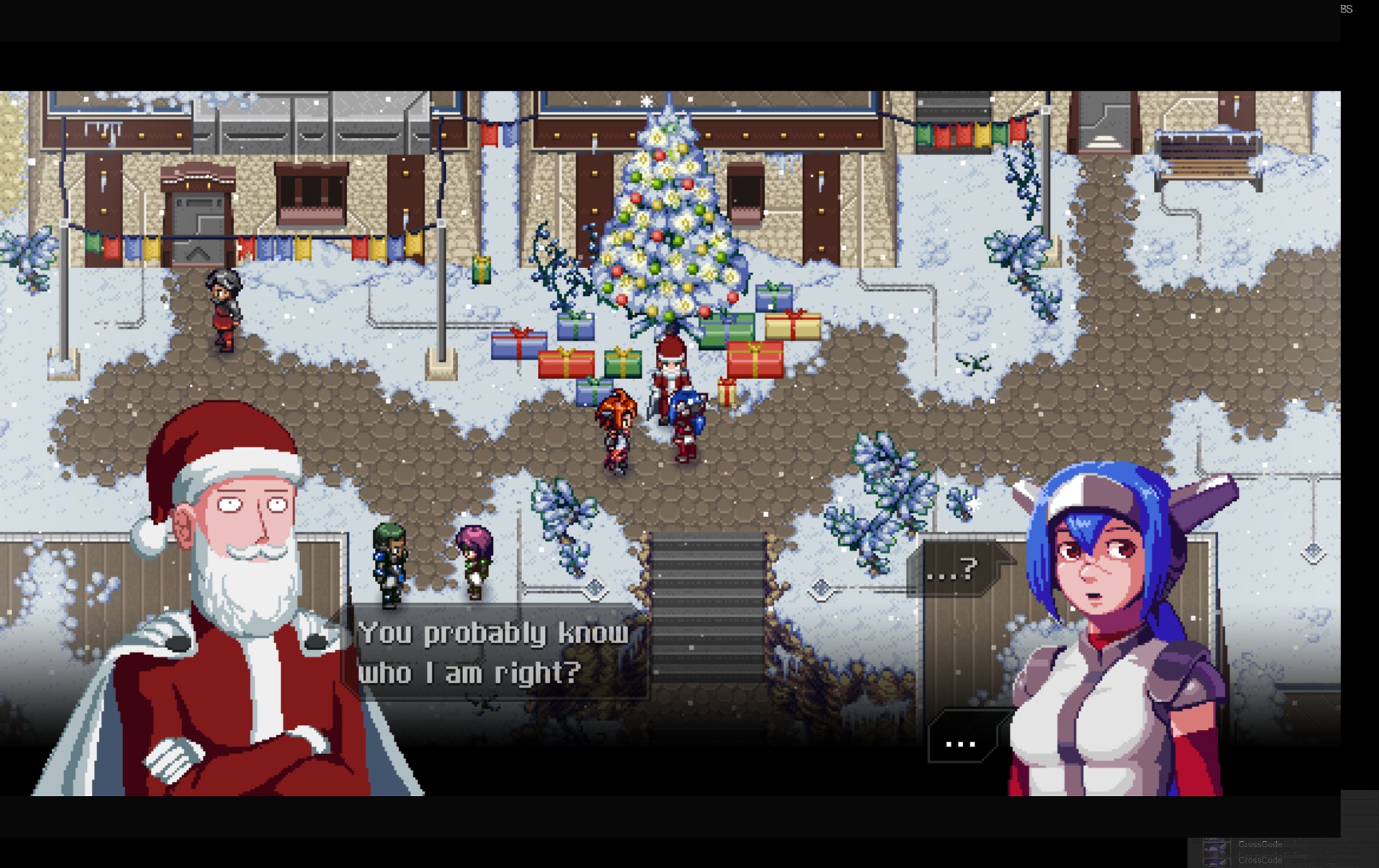1379x868 pixels.
Task: Select the red gift box beside the tree
Action: coord(755,359)
